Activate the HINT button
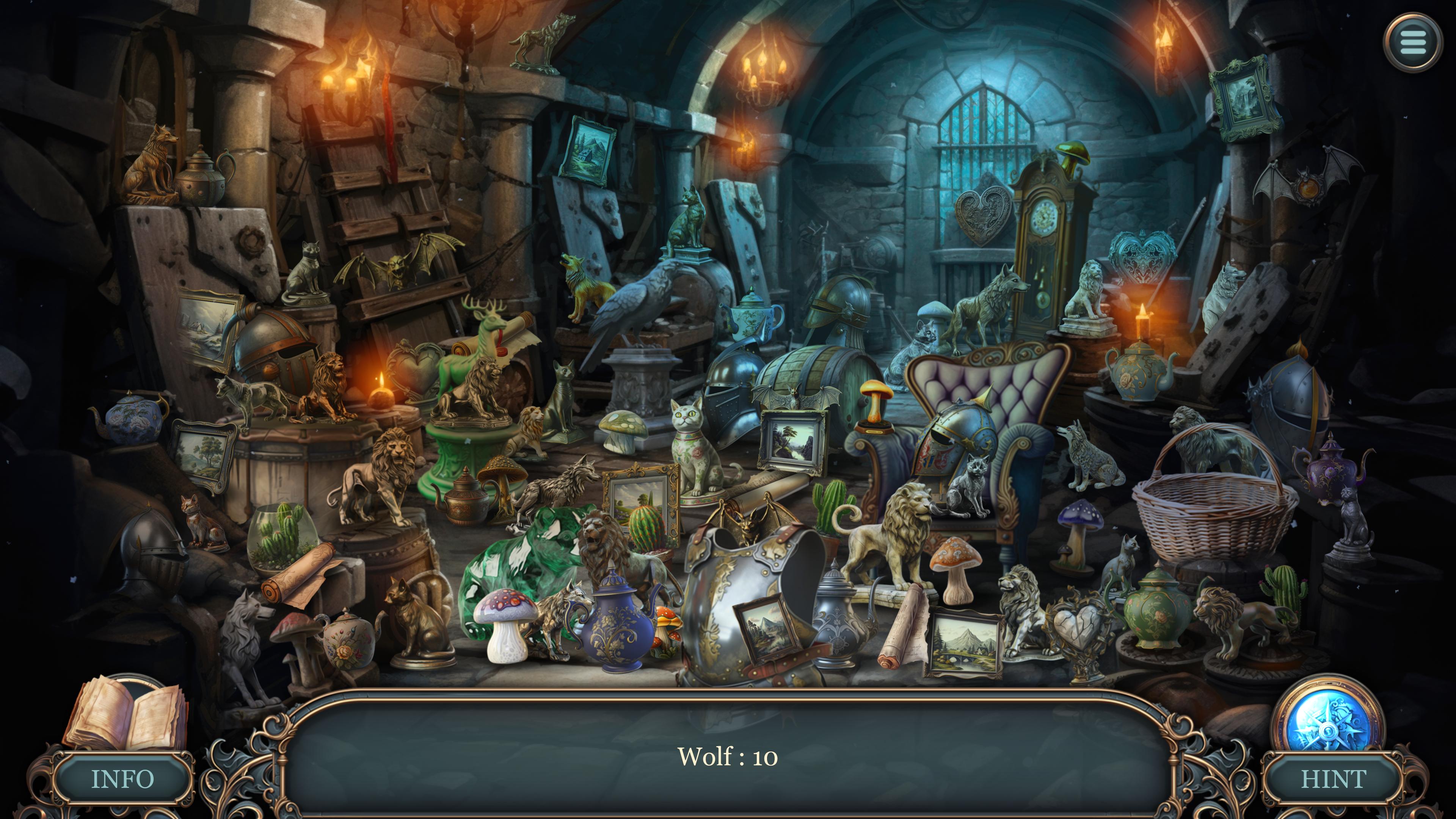 (1334, 780)
